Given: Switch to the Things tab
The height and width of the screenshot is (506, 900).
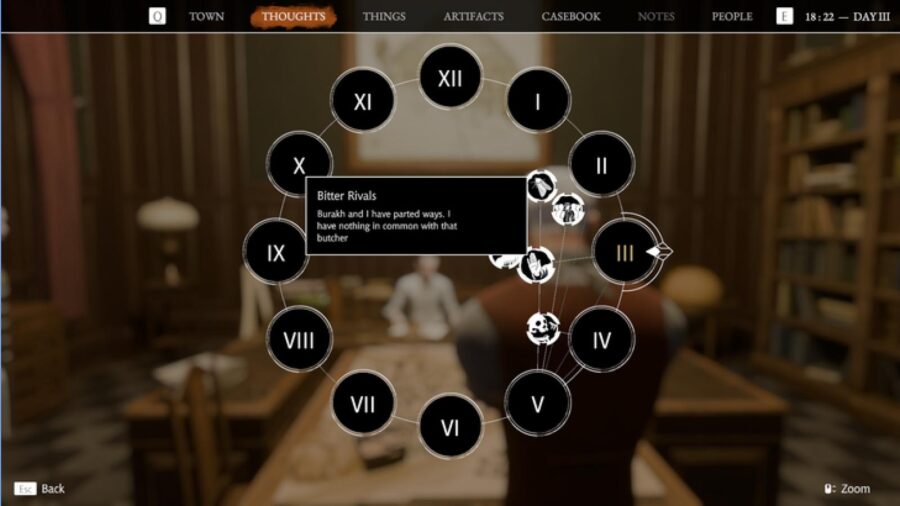Looking at the screenshot, I should click(384, 17).
